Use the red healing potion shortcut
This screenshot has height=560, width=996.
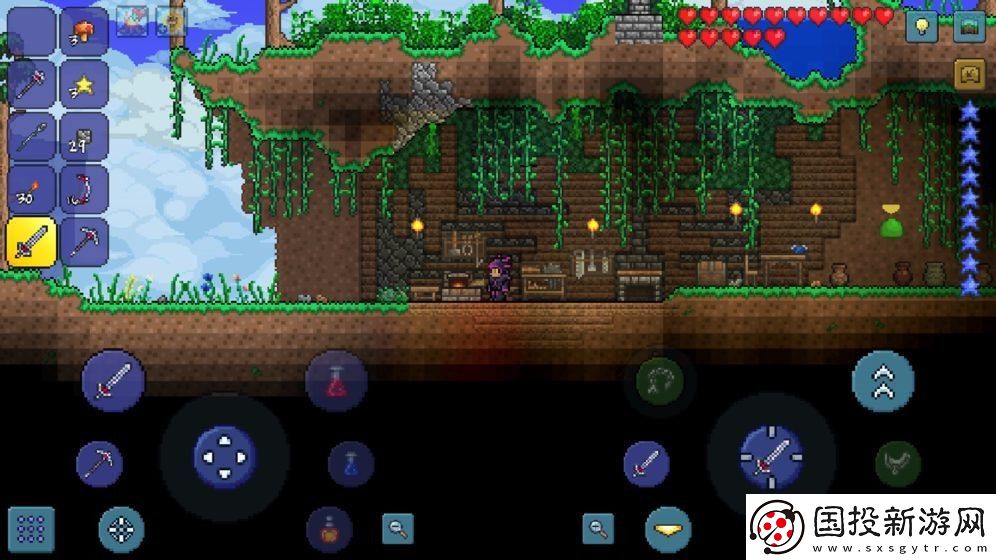[336, 382]
